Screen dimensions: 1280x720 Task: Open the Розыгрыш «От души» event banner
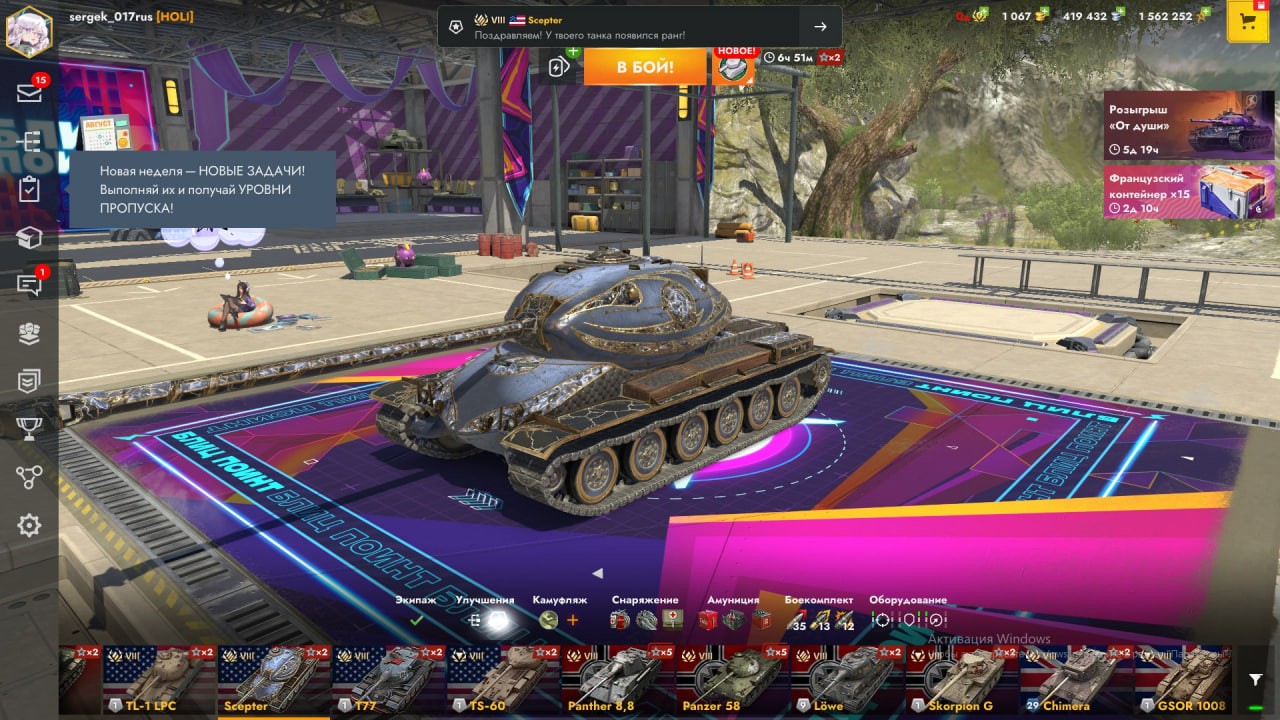tap(1189, 125)
